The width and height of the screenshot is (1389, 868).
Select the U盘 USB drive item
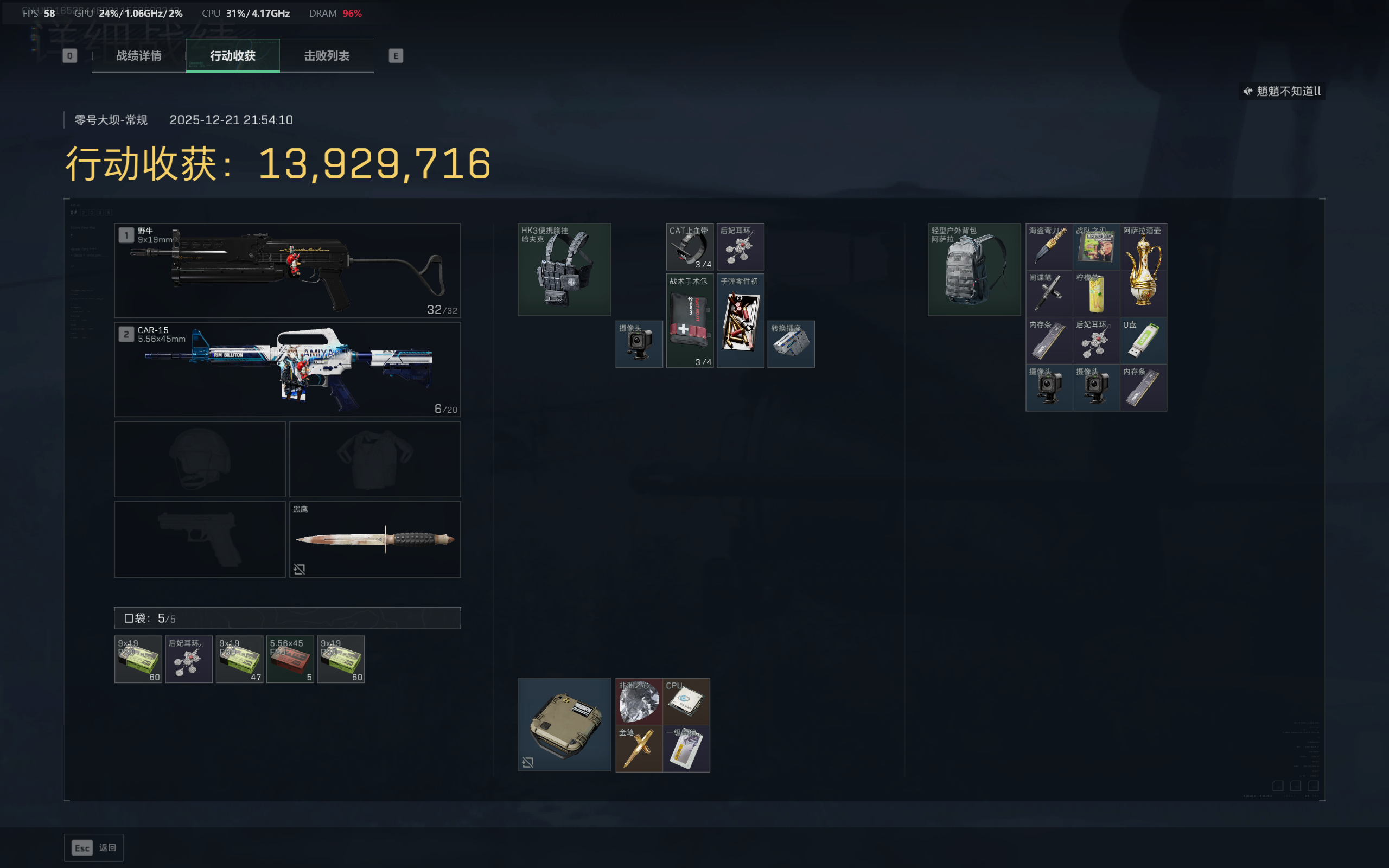pos(1143,341)
